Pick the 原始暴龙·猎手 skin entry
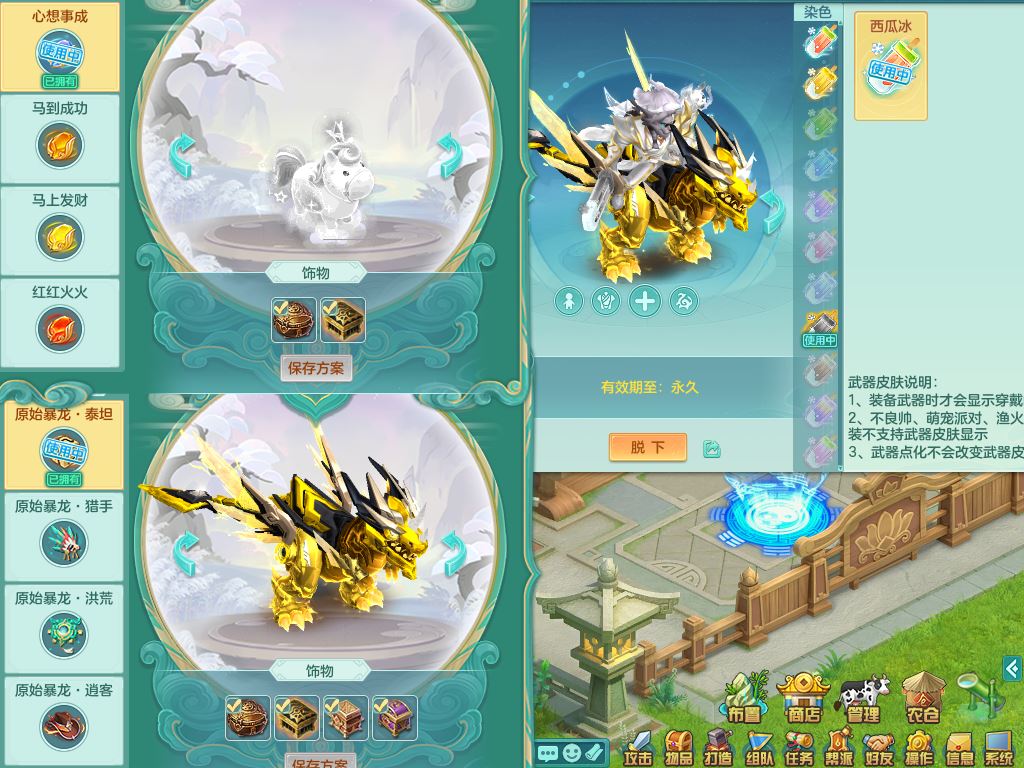This screenshot has width=1024, height=768. click(x=63, y=536)
